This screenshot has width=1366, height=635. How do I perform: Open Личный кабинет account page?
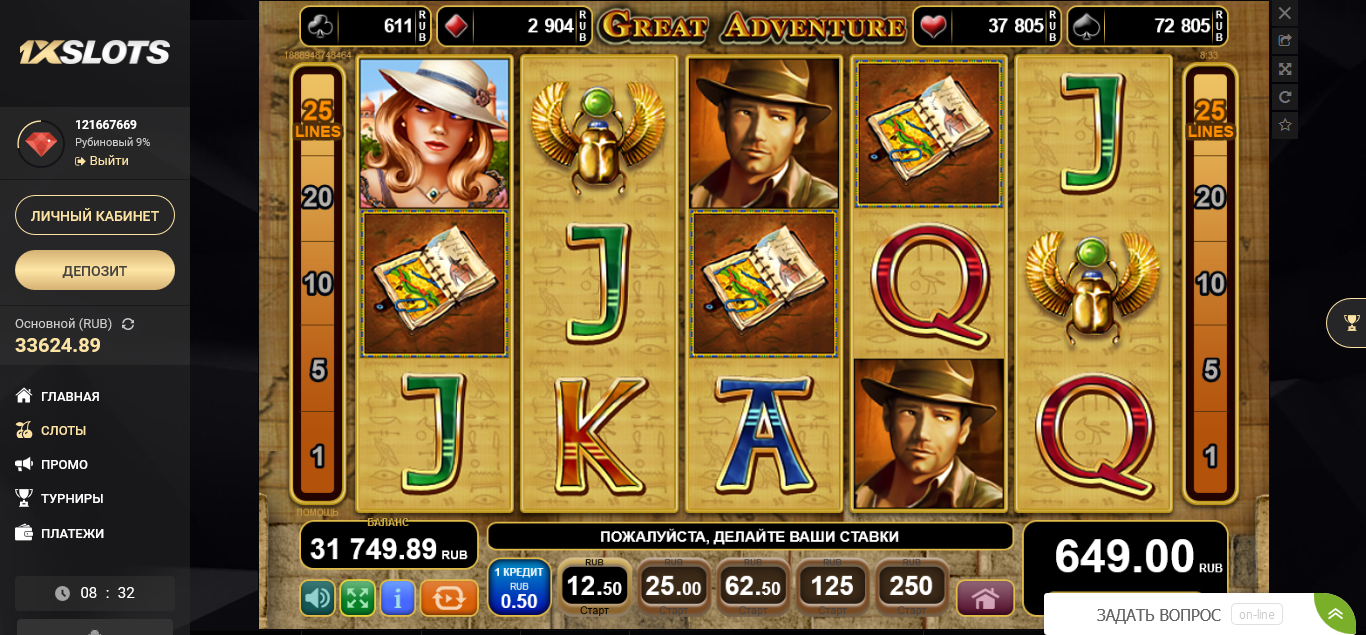95,216
